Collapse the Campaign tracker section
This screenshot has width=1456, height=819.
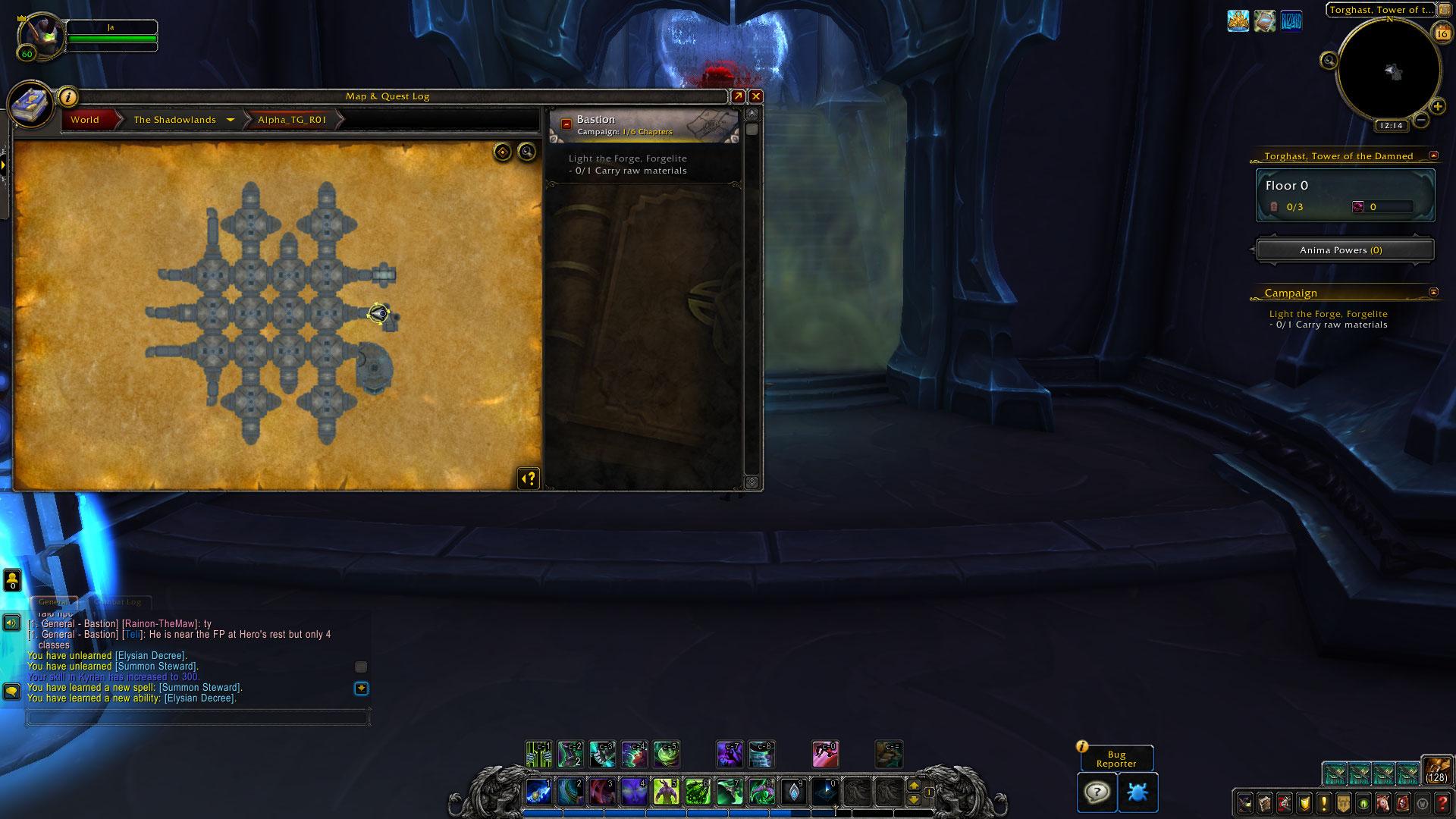(1433, 292)
